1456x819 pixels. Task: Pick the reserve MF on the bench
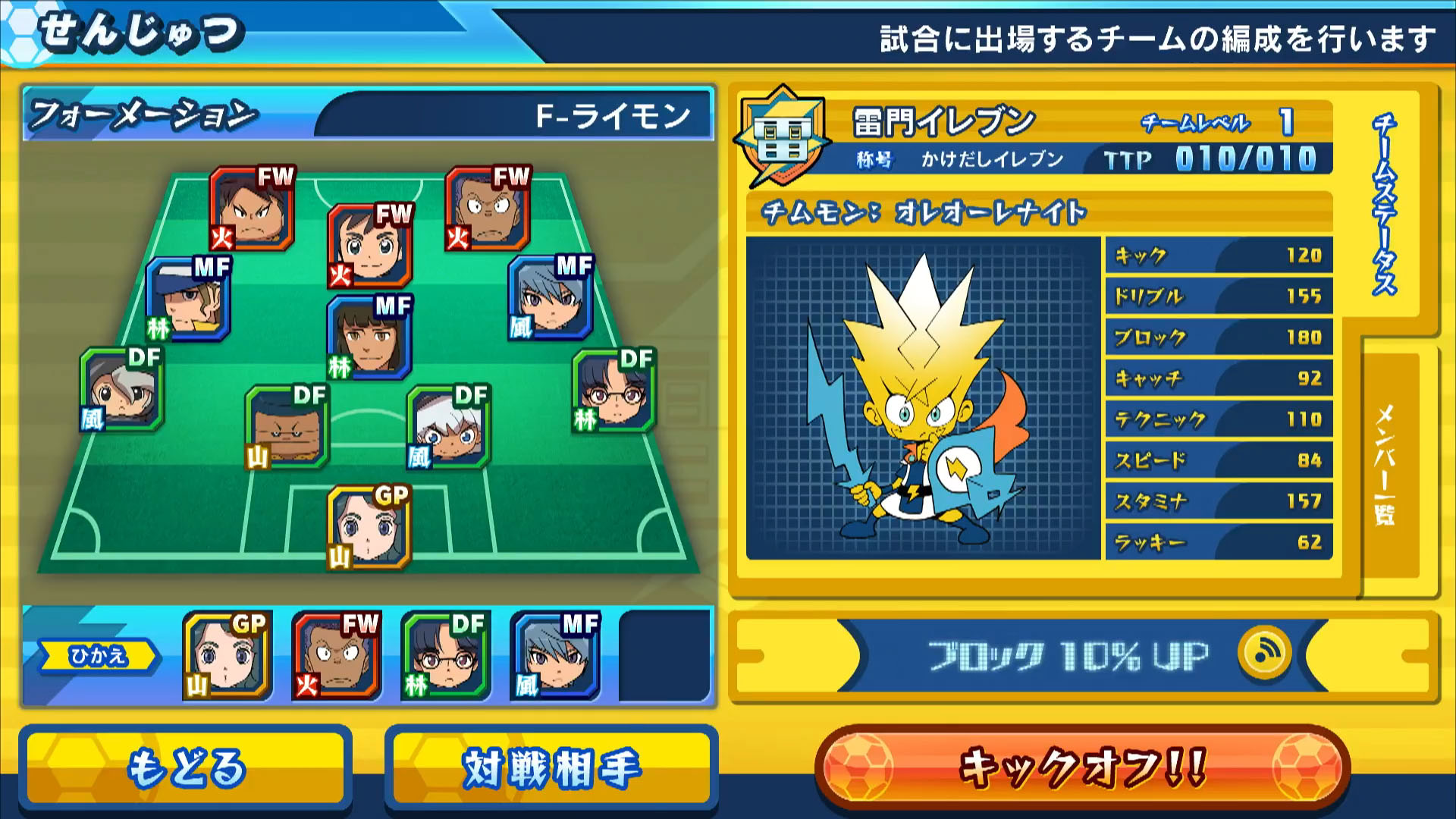[x=555, y=656]
